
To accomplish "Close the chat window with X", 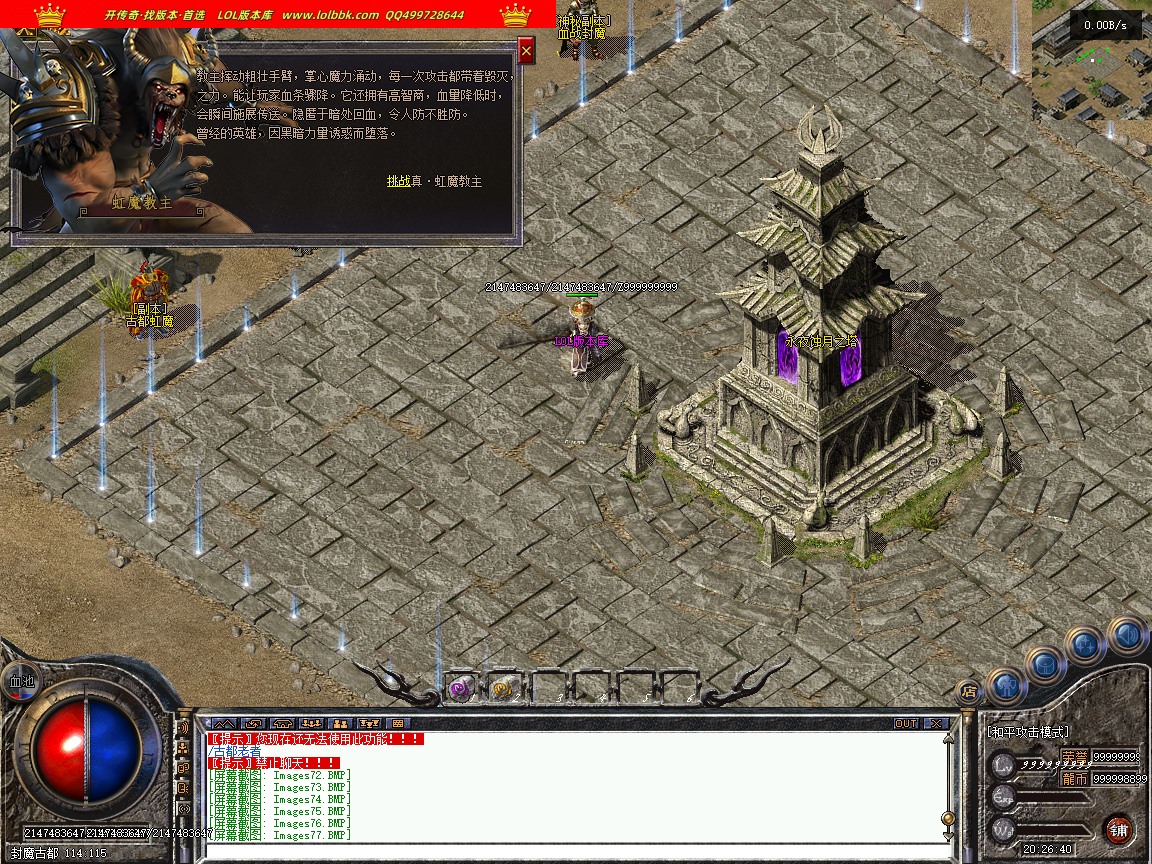I will coord(935,723).
